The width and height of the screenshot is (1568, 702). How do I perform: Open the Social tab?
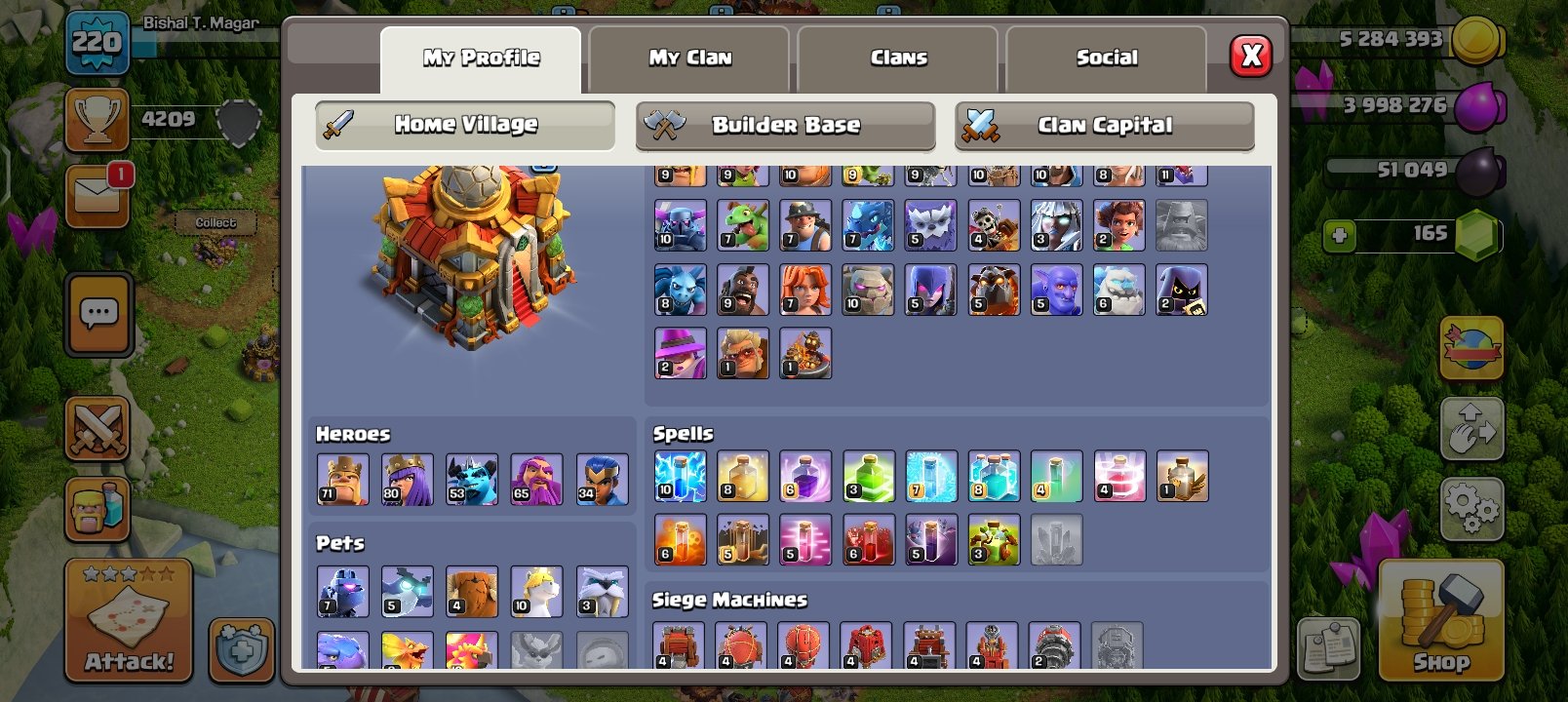[1107, 57]
